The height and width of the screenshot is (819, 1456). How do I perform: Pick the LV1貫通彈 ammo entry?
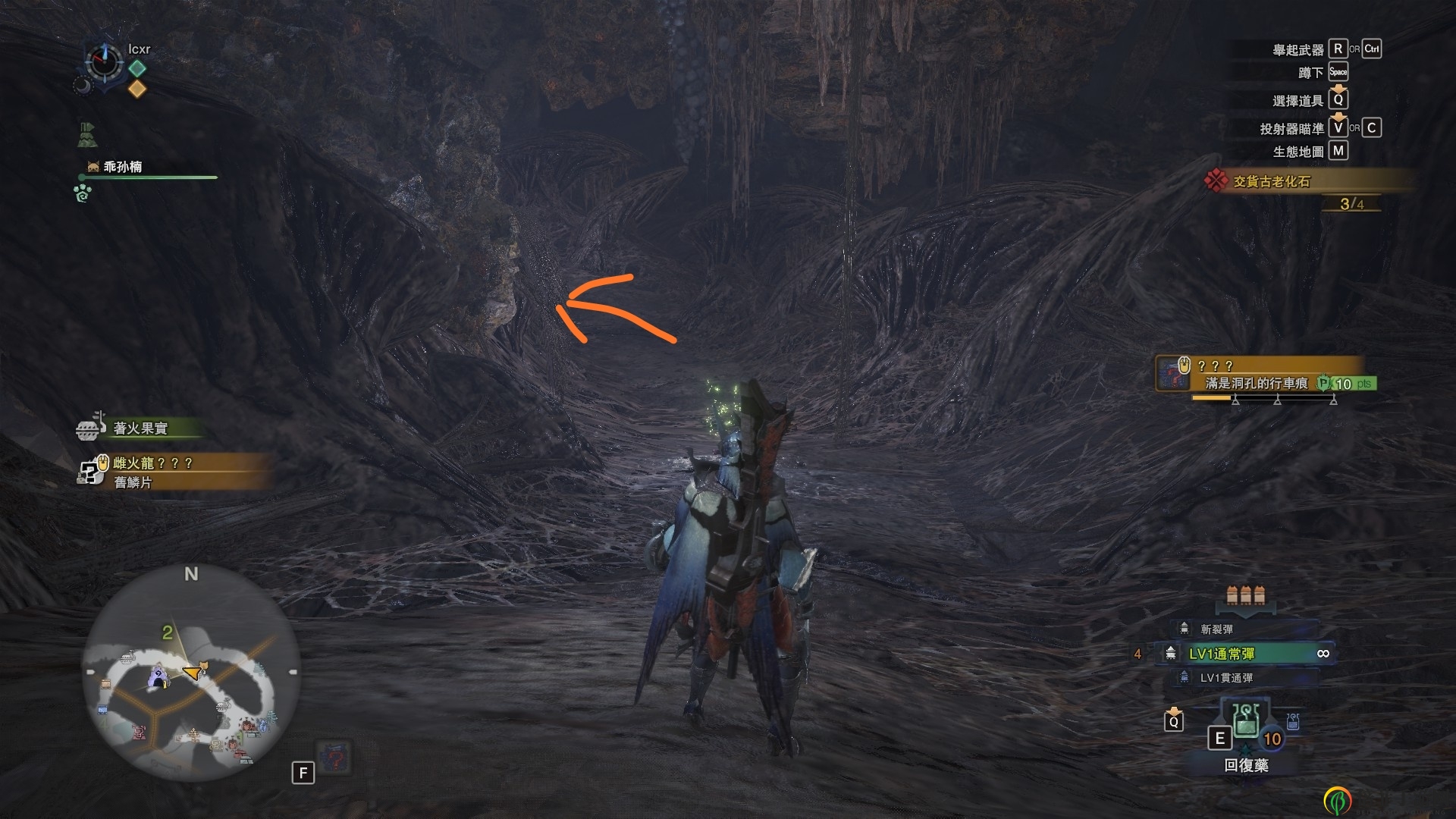[1225, 678]
